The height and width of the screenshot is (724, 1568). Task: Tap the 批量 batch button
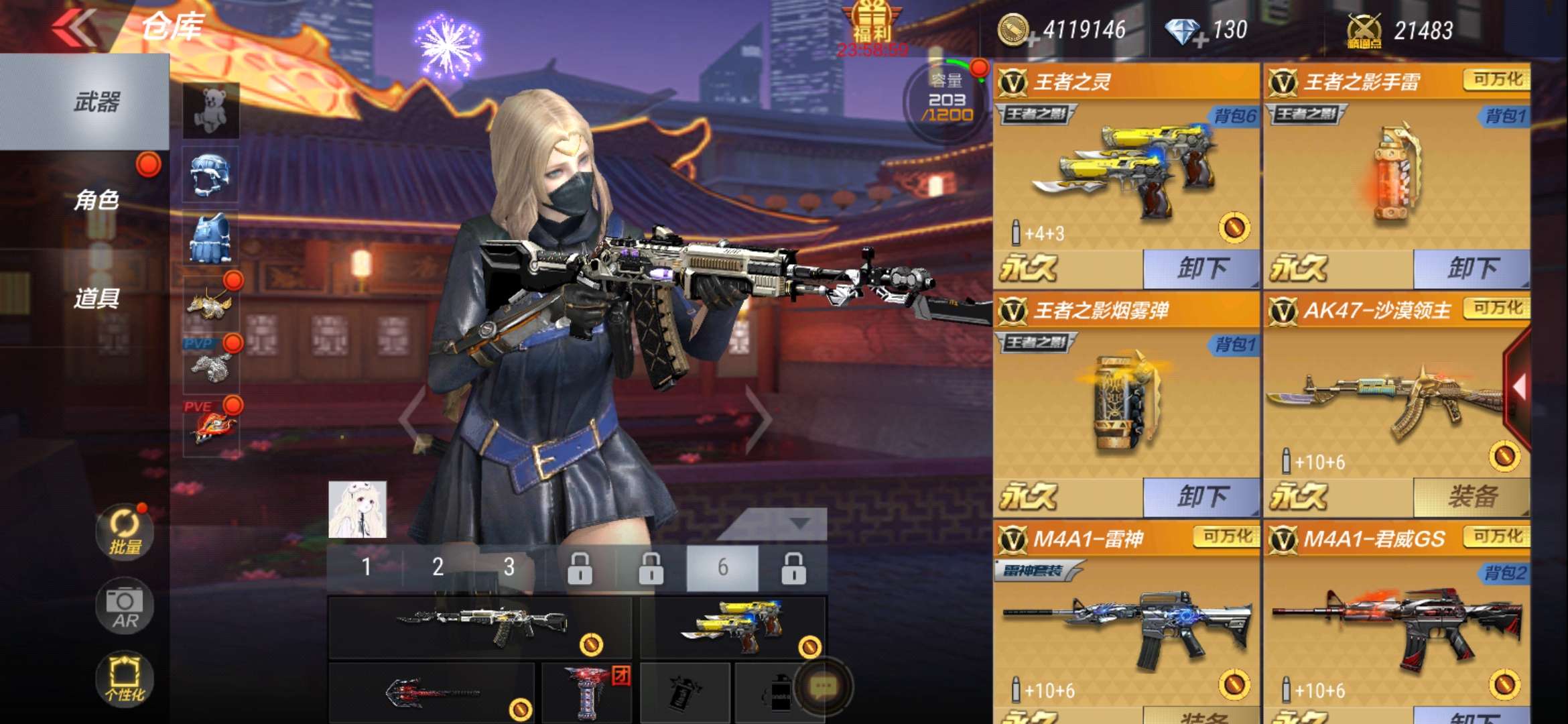125,532
